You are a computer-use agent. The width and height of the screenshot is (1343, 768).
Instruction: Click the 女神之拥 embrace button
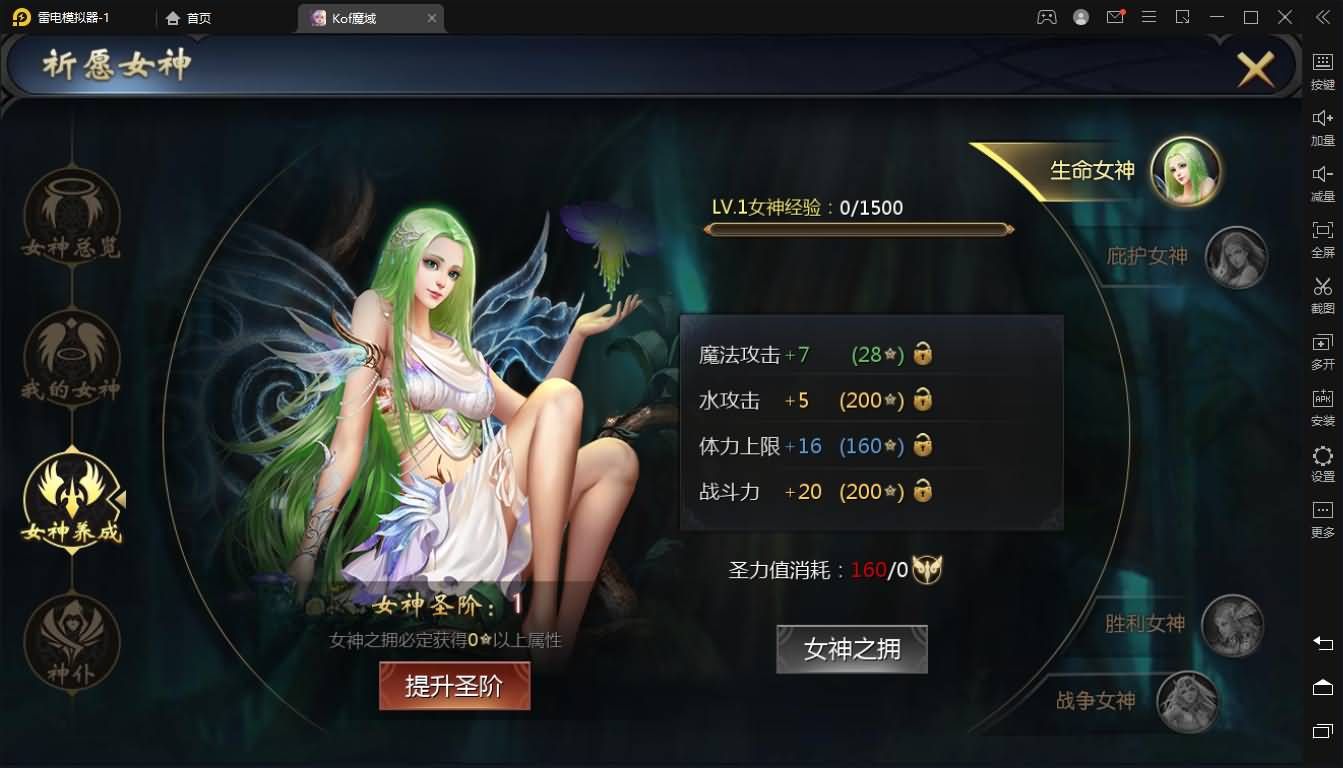(851, 649)
